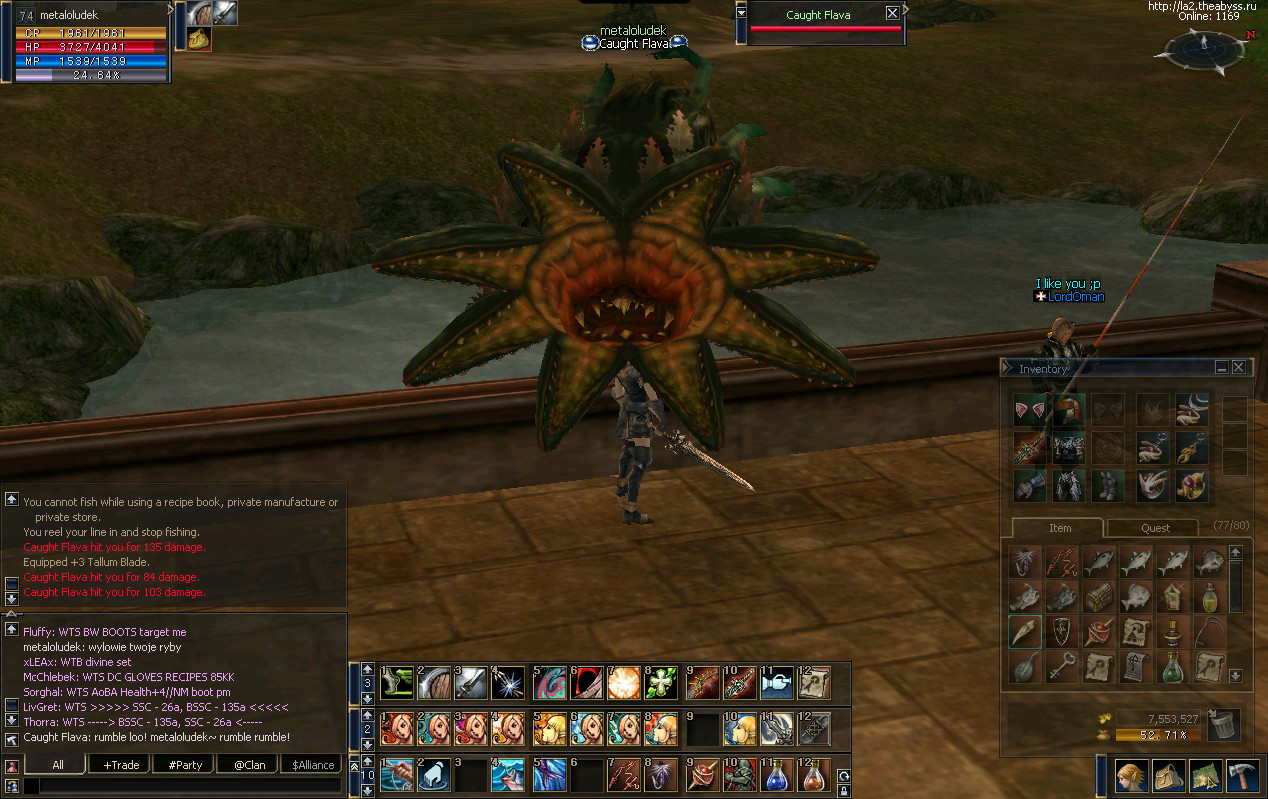1268x799 pixels.
Task: Minimize the Inventory window
Action: pos(1222,368)
